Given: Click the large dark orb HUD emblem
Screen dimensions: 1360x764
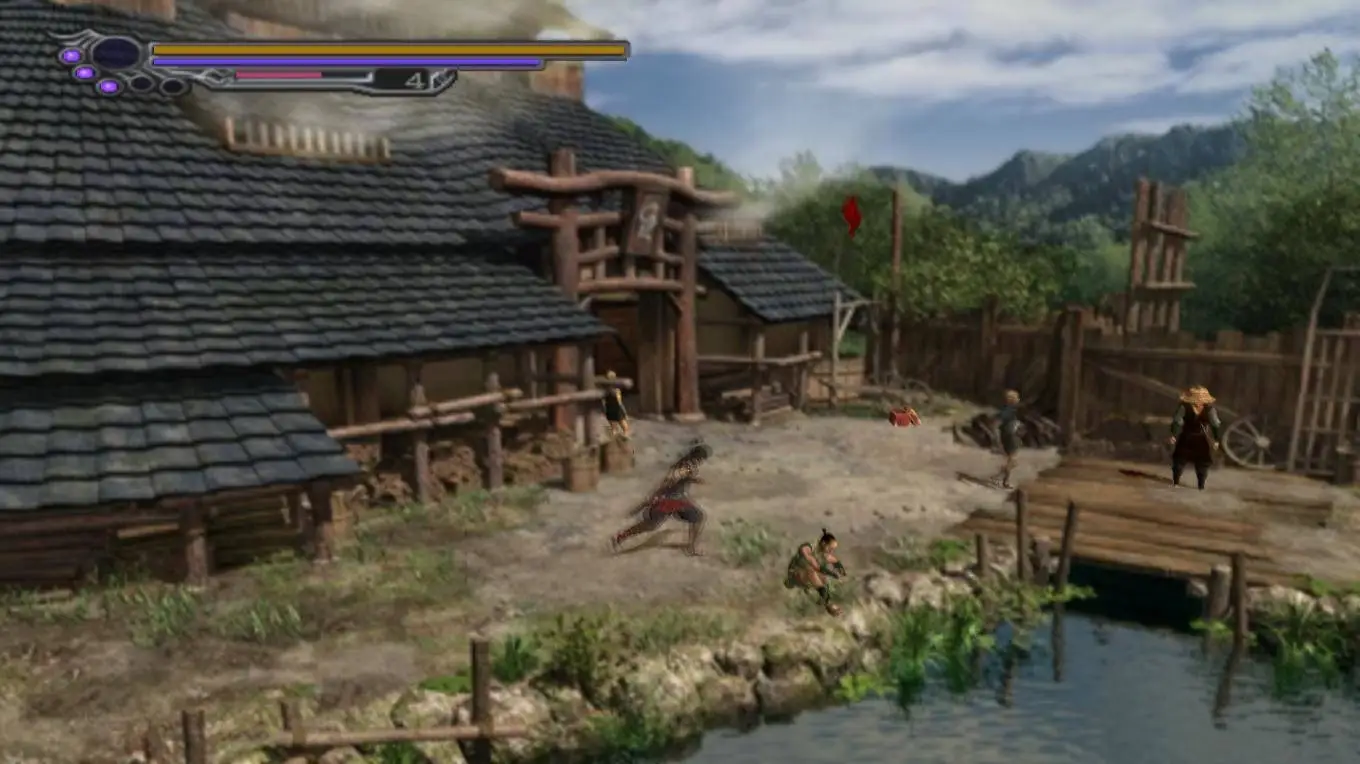Looking at the screenshot, I should click(x=116, y=53).
